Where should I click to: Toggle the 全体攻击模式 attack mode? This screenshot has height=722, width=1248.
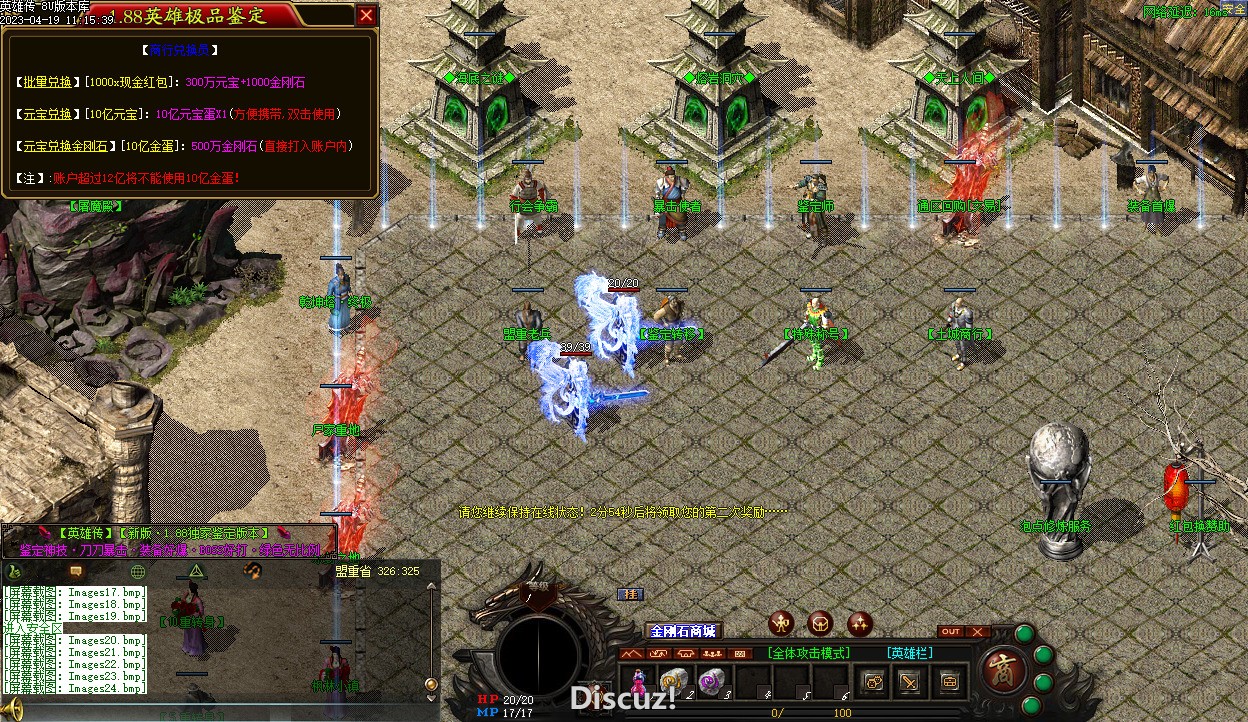click(x=809, y=653)
